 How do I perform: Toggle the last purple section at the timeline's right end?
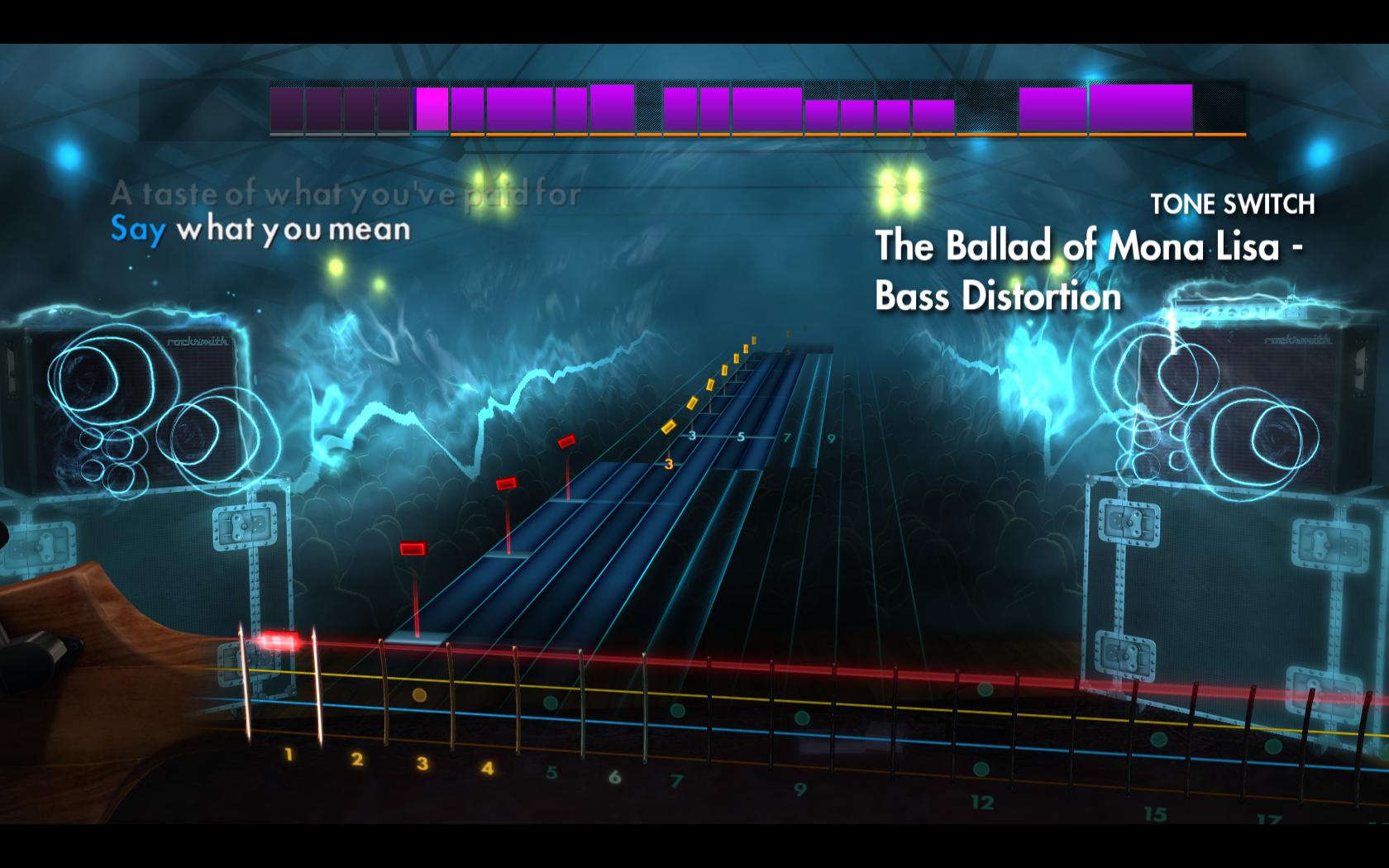[x=1141, y=106]
